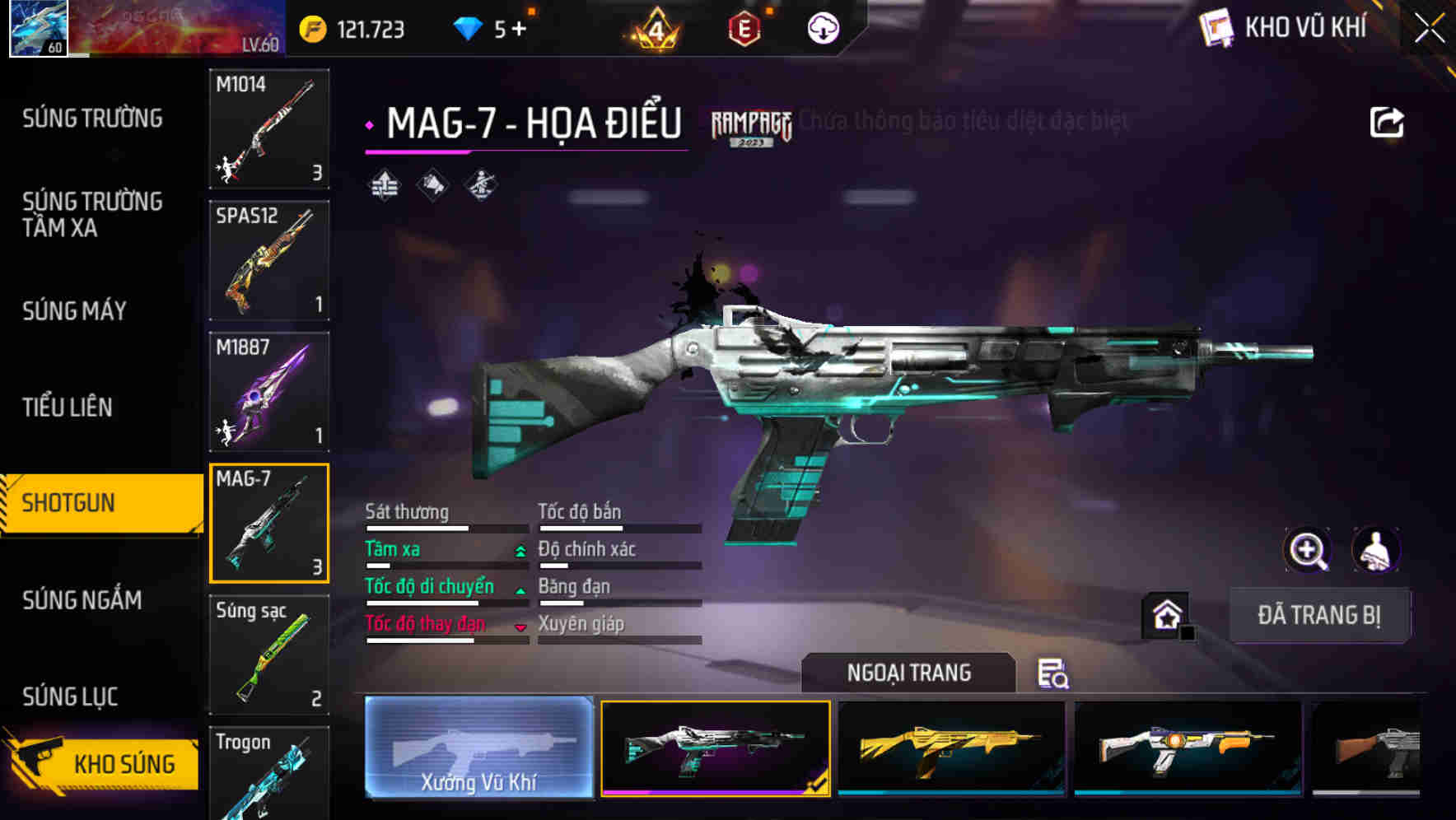
Task: Select the Súng Trường category
Action: pyautogui.click(x=92, y=119)
